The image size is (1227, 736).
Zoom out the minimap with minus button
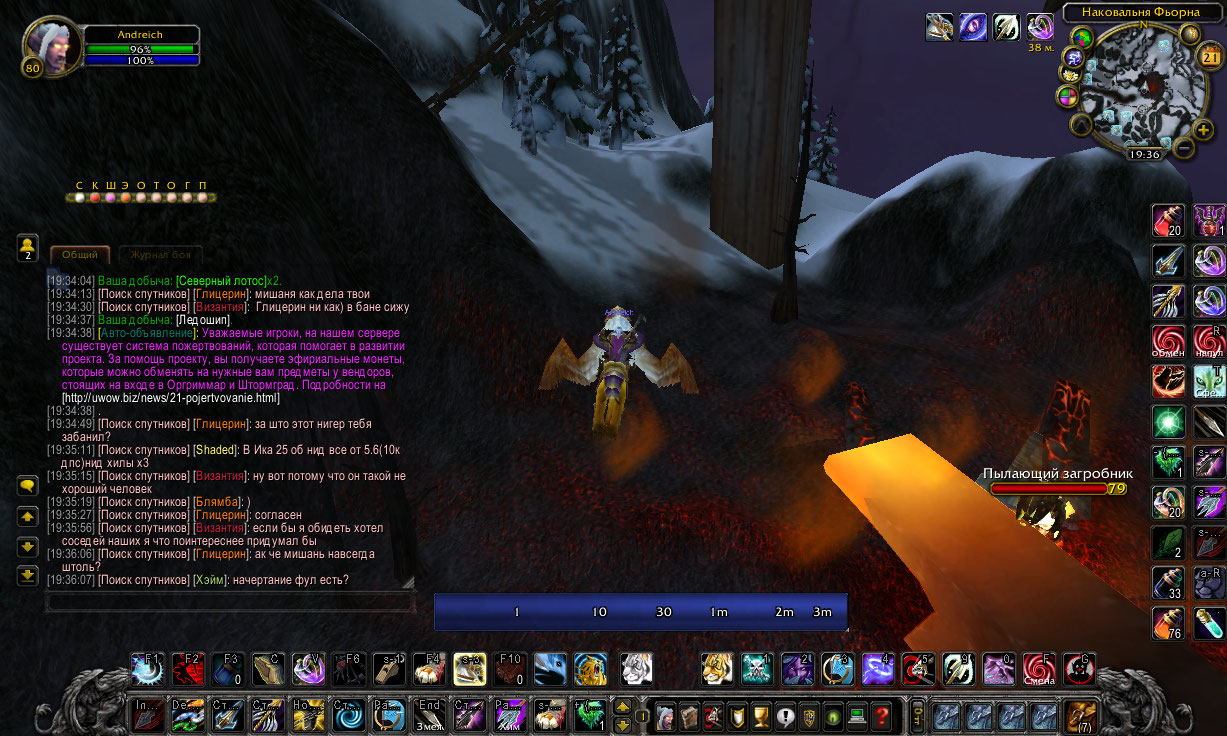(x=1184, y=149)
